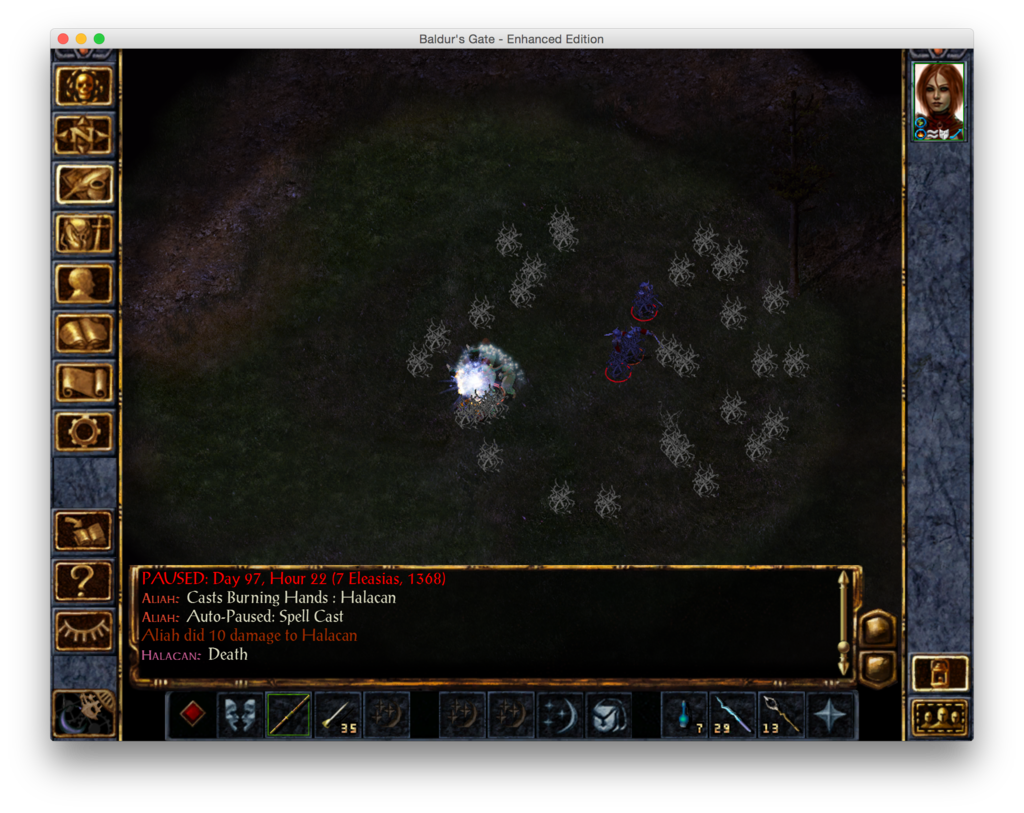Click the question mark help button
This screenshot has height=813, width=1024.
click(x=84, y=580)
